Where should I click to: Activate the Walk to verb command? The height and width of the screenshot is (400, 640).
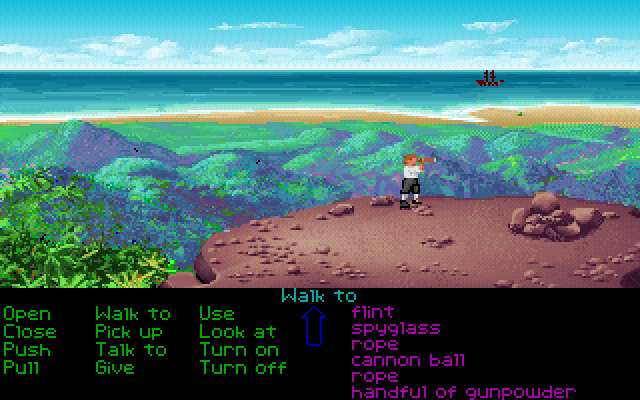click(x=133, y=314)
